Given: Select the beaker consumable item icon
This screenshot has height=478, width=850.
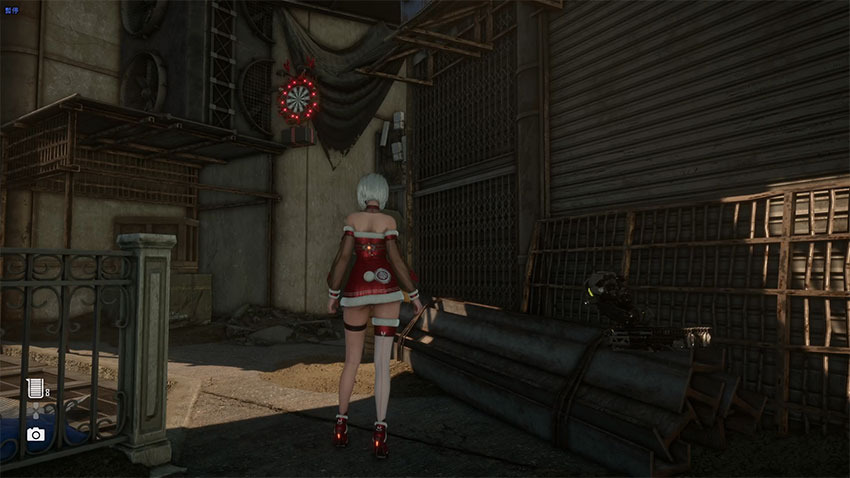Looking at the screenshot, I should [36, 389].
